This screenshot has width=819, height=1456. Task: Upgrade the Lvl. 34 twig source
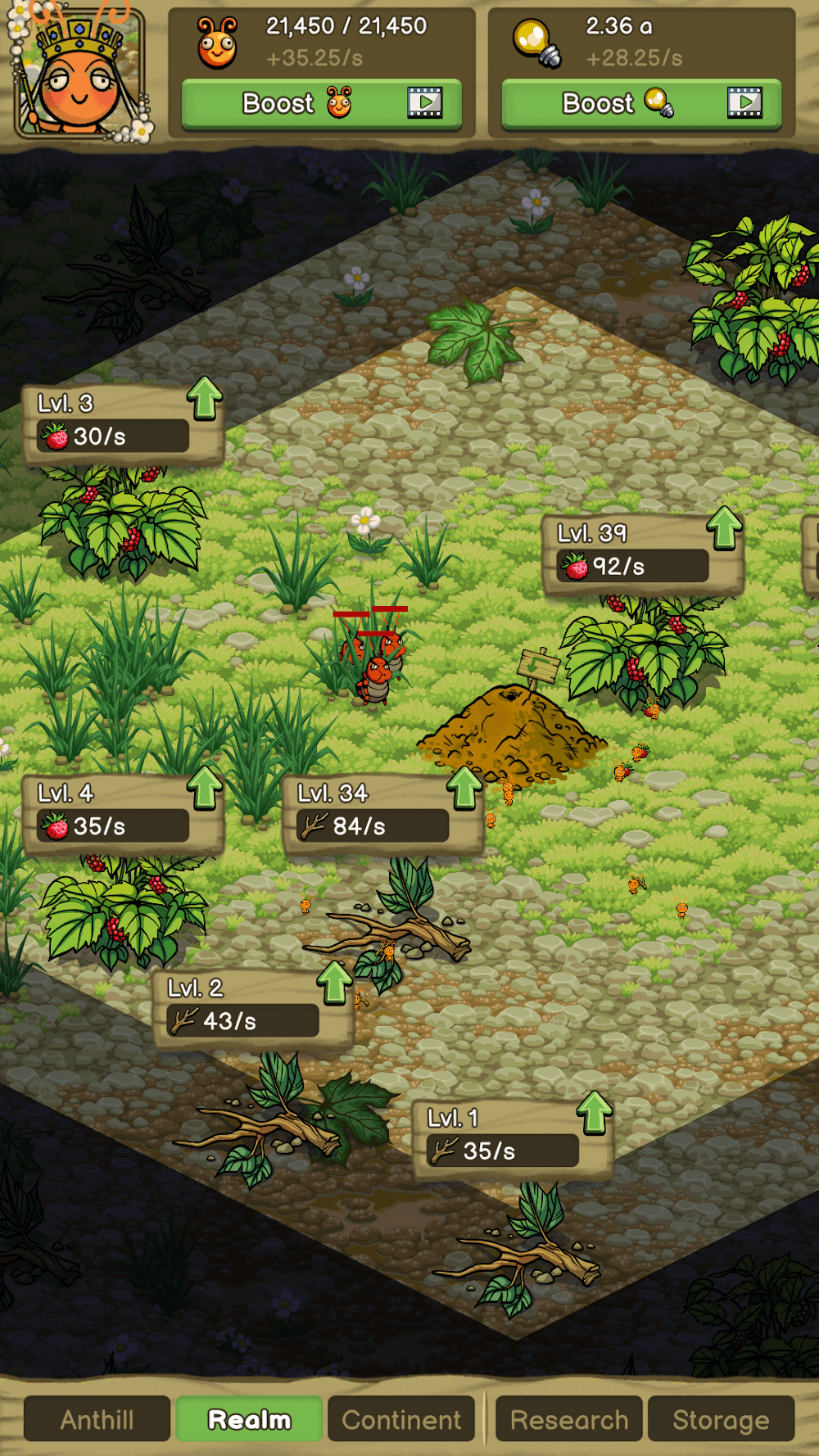(x=464, y=789)
